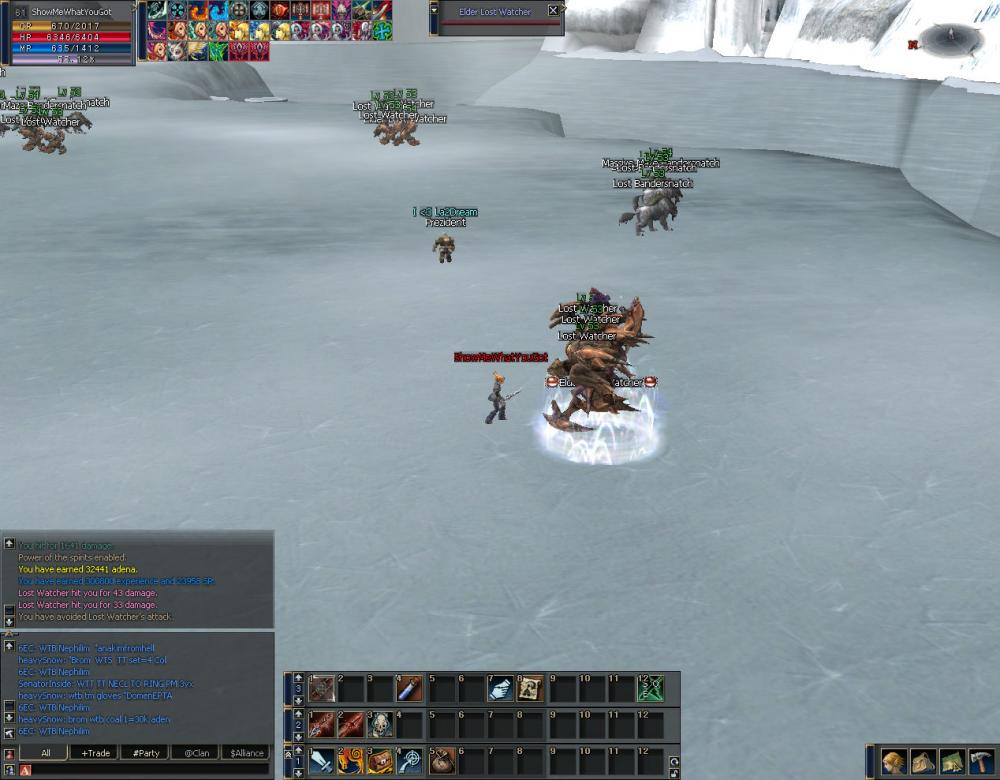Click the blue glove hotbar icon

click(x=501, y=688)
